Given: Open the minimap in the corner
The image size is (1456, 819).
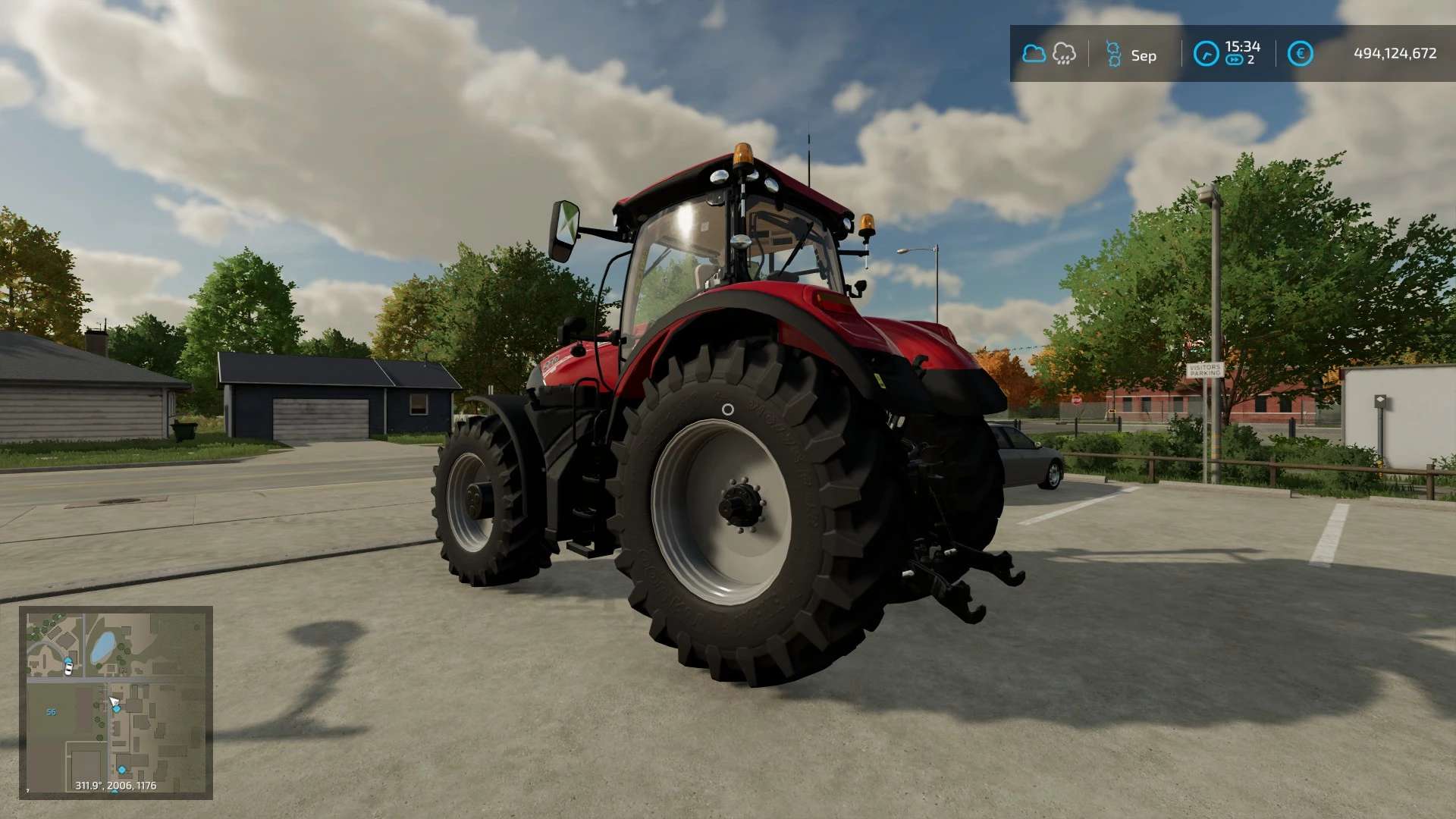Looking at the screenshot, I should [x=115, y=701].
